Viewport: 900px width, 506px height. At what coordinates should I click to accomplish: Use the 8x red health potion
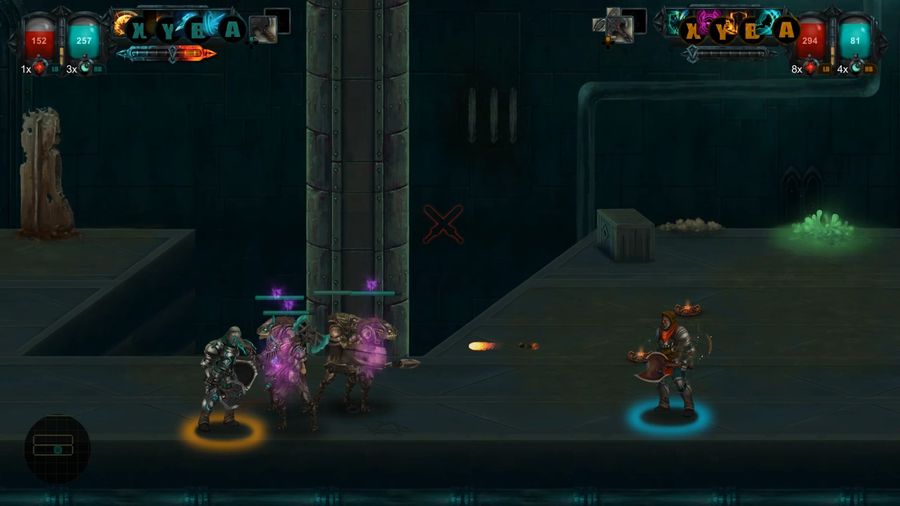(811, 69)
